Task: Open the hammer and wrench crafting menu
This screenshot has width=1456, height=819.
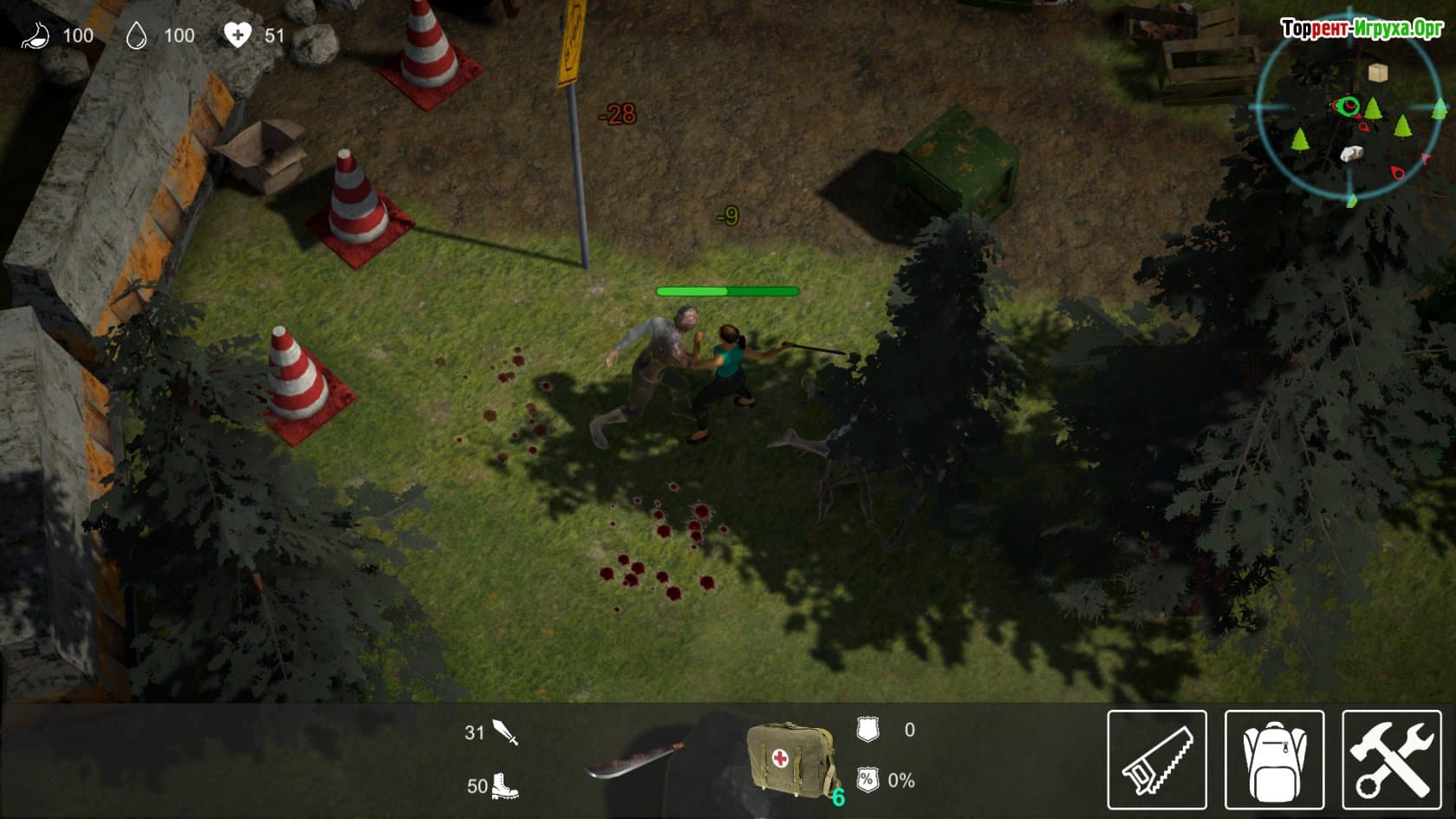Action: (x=1391, y=759)
